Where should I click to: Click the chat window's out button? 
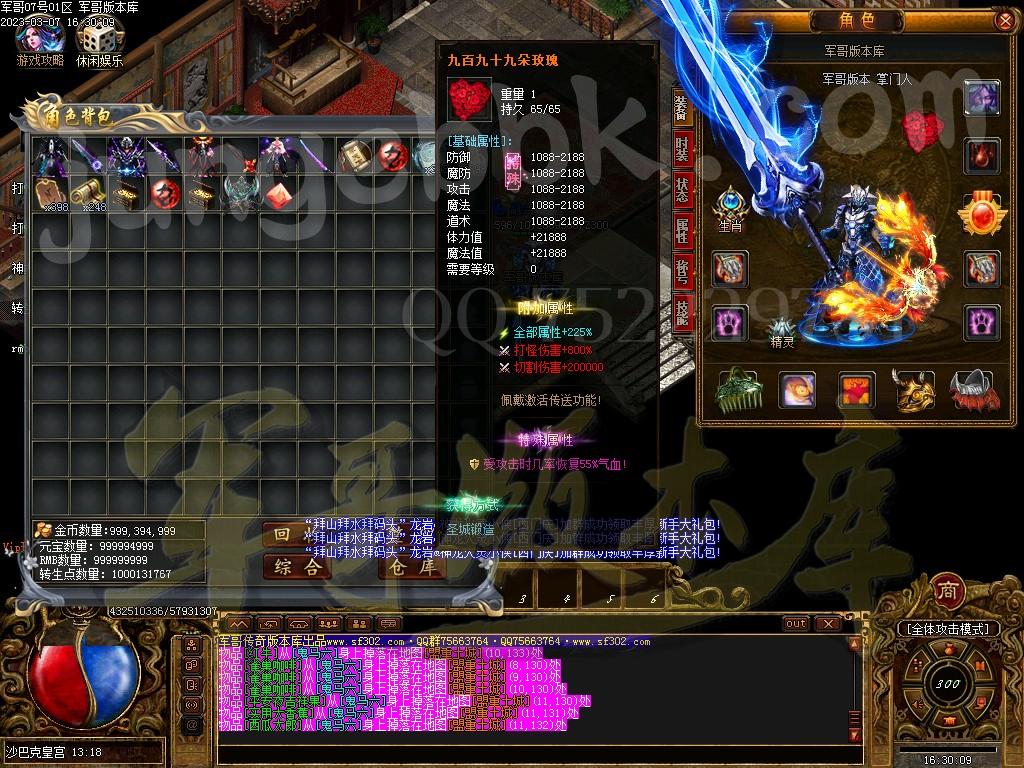796,623
